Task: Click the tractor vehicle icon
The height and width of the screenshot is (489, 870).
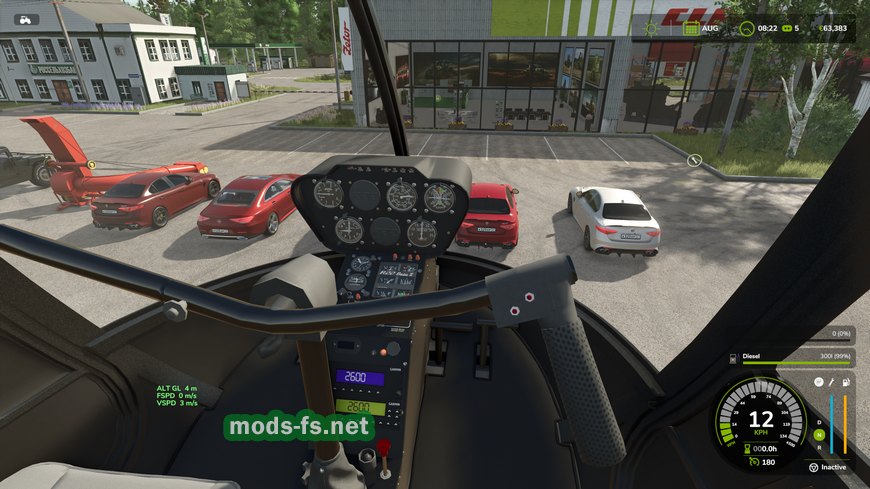Action: [27, 19]
